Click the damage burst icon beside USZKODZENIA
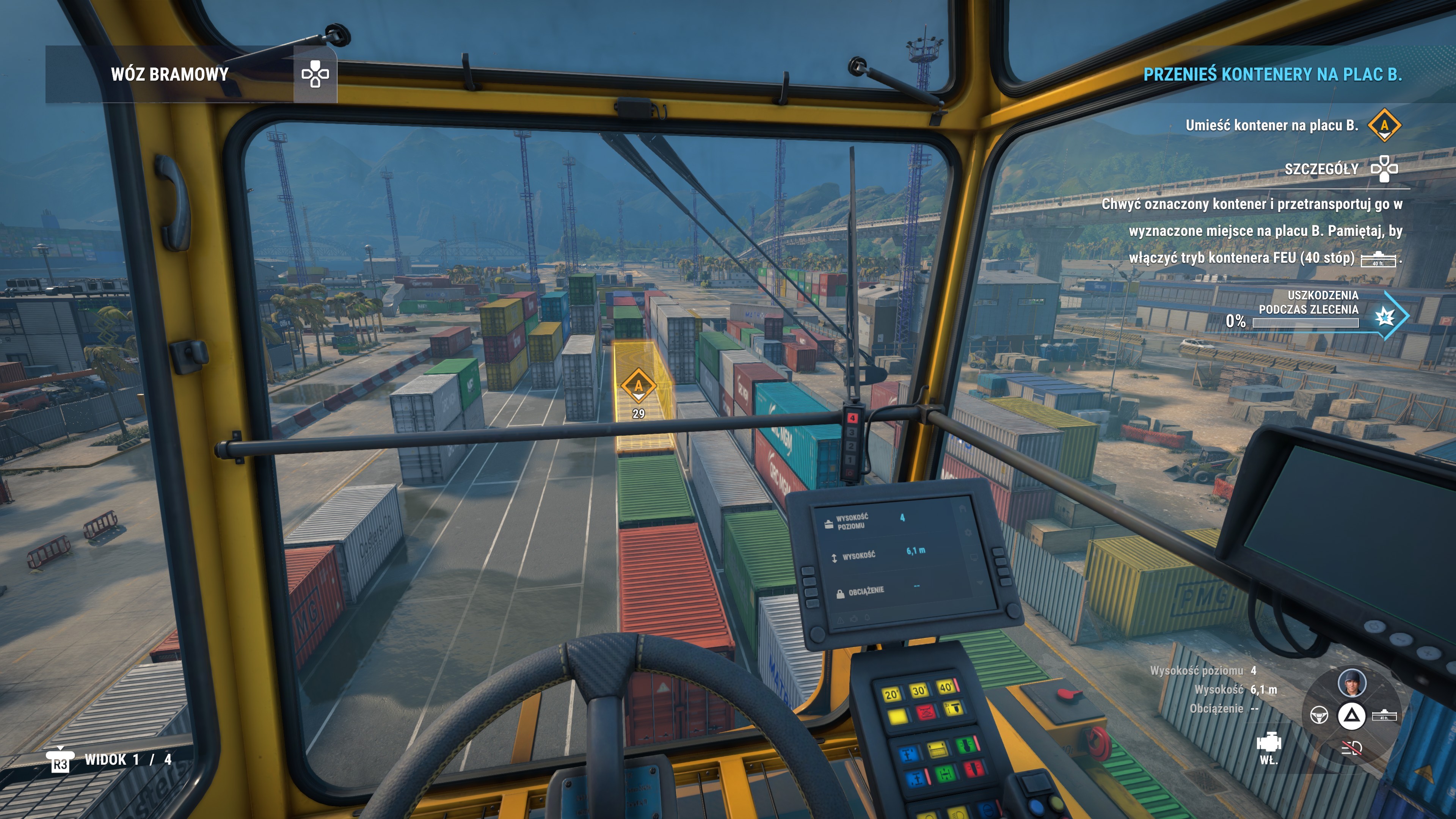The width and height of the screenshot is (1456, 819). [x=1385, y=317]
